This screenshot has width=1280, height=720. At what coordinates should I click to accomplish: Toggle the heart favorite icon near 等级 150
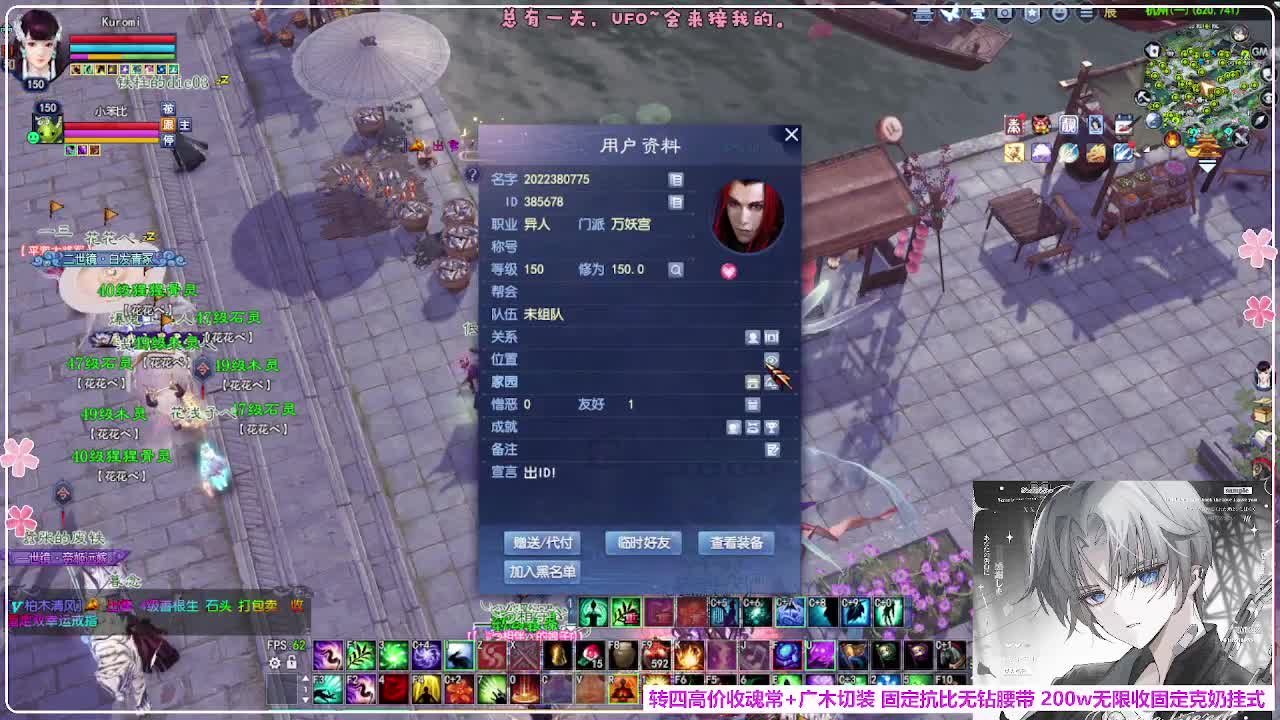click(728, 270)
